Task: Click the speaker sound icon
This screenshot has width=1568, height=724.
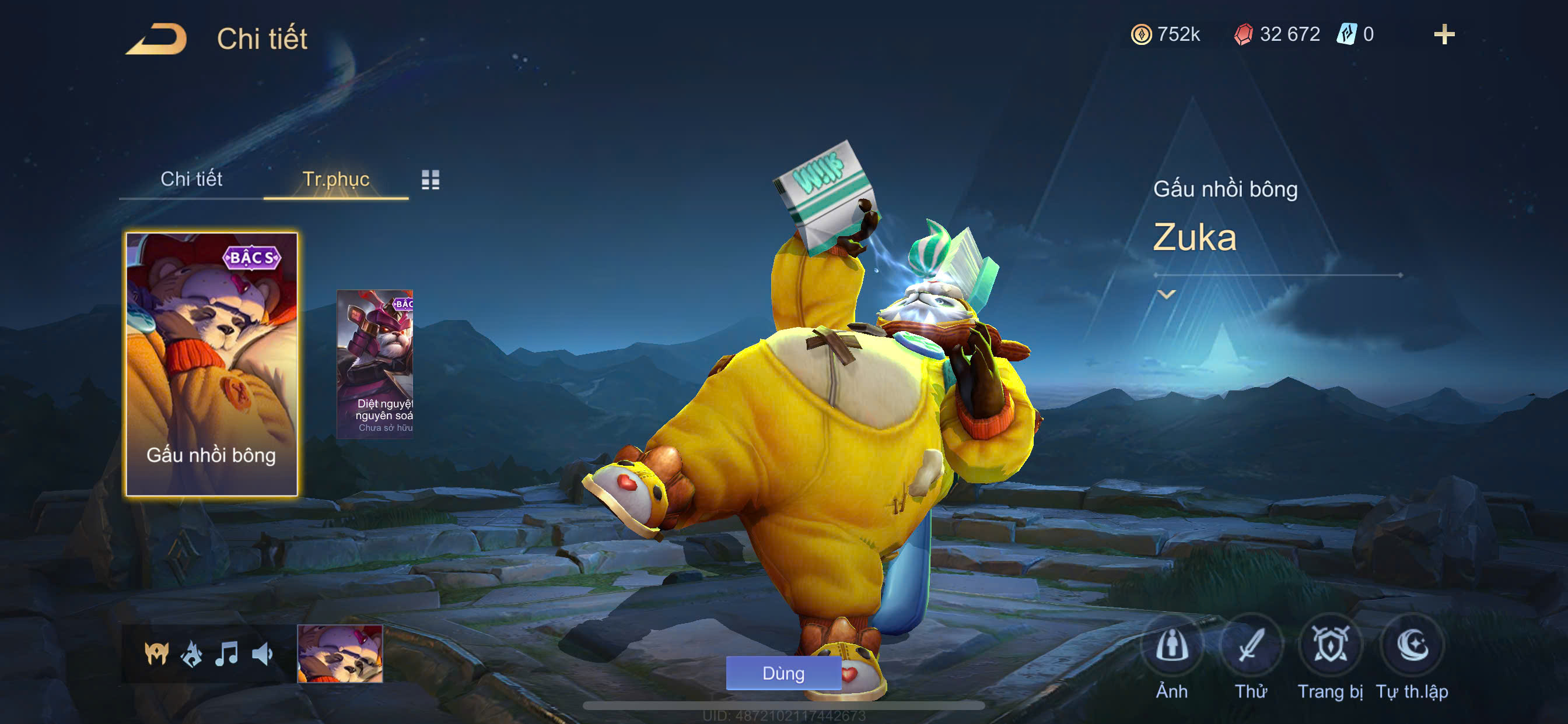Action: (262, 654)
